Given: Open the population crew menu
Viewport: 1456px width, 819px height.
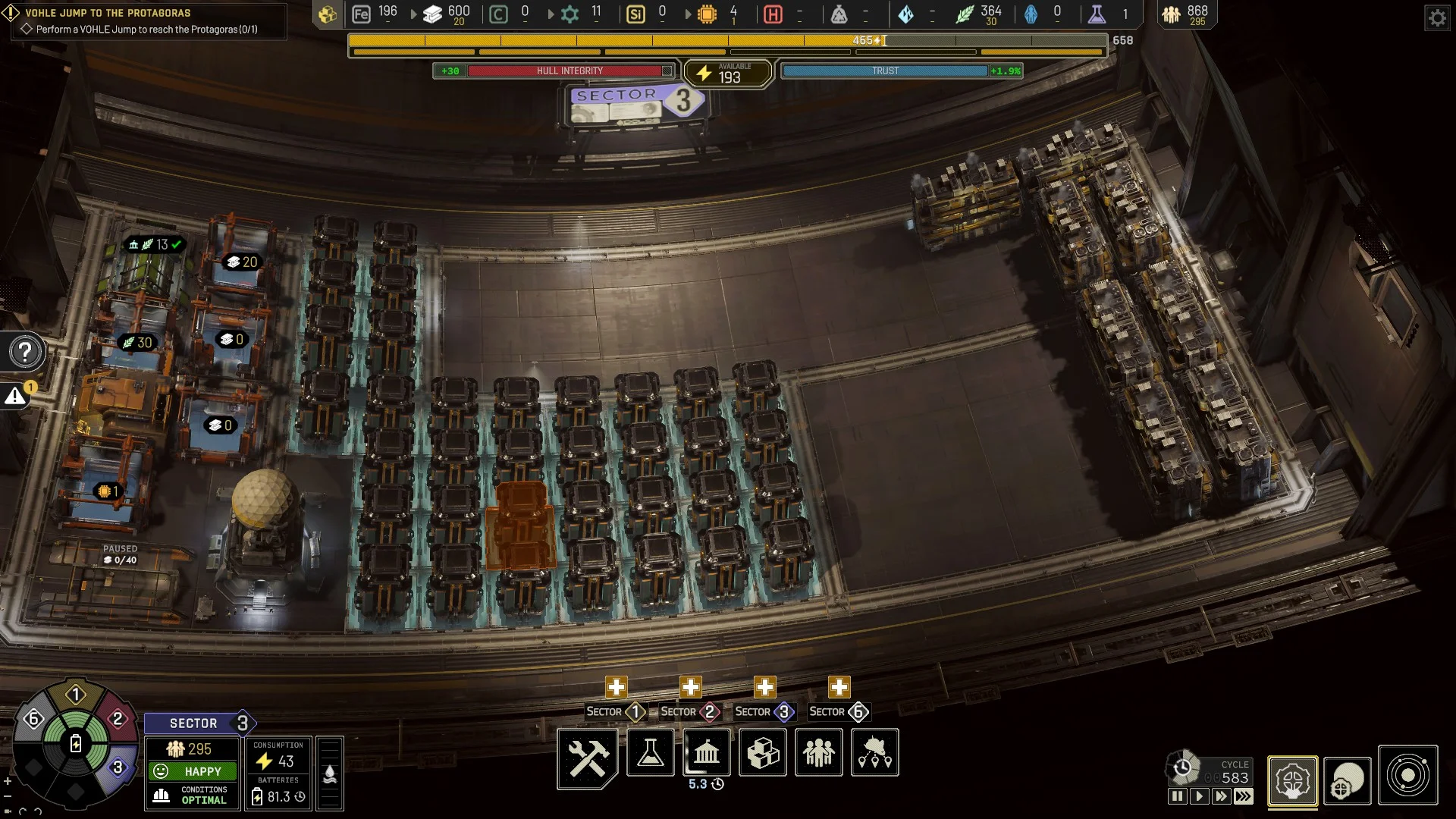Looking at the screenshot, I should (819, 753).
